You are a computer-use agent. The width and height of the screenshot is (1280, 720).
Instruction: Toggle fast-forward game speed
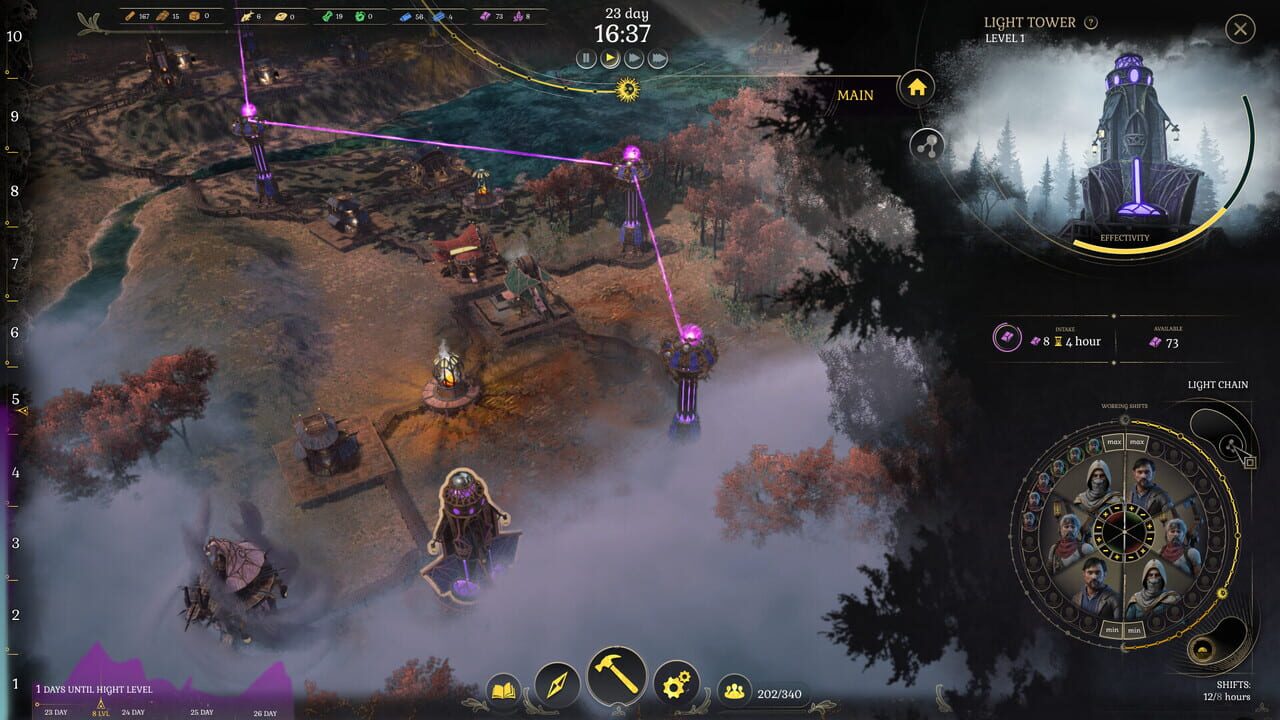pyautogui.click(x=632, y=57)
